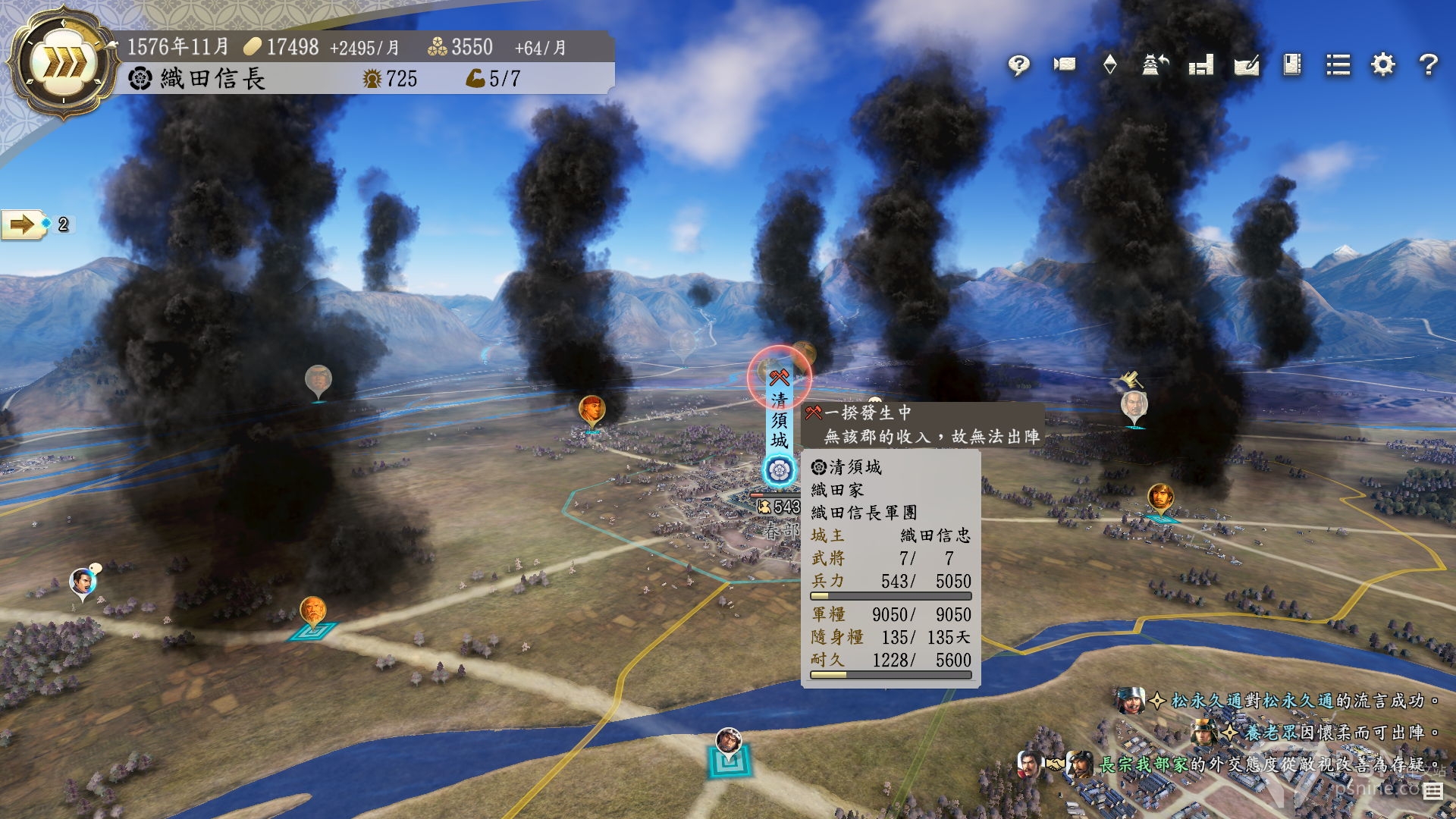
Task: Return to home castle via castle icon
Action: pyautogui.click(x=1155, y=64)
